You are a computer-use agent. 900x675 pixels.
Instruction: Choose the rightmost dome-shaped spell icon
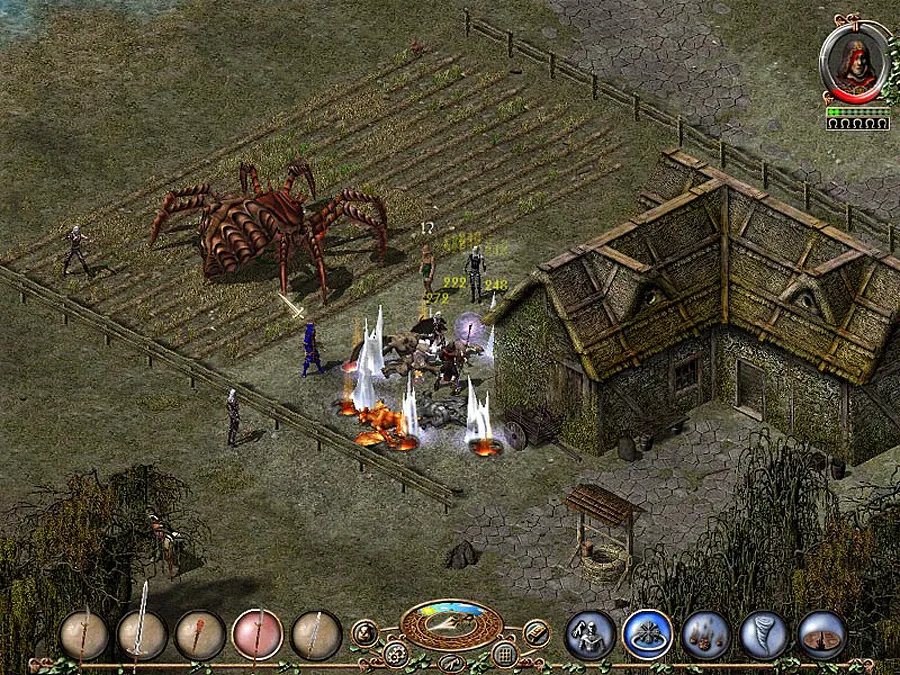(x=822, y=634)
